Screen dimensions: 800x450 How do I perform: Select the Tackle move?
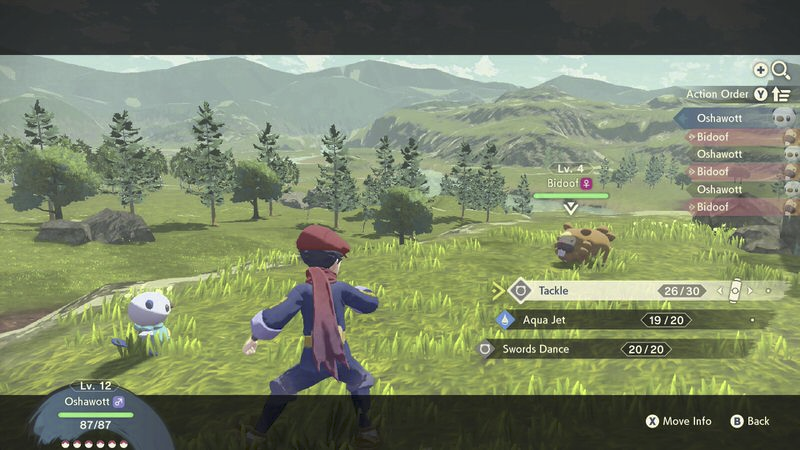point(600,291)
